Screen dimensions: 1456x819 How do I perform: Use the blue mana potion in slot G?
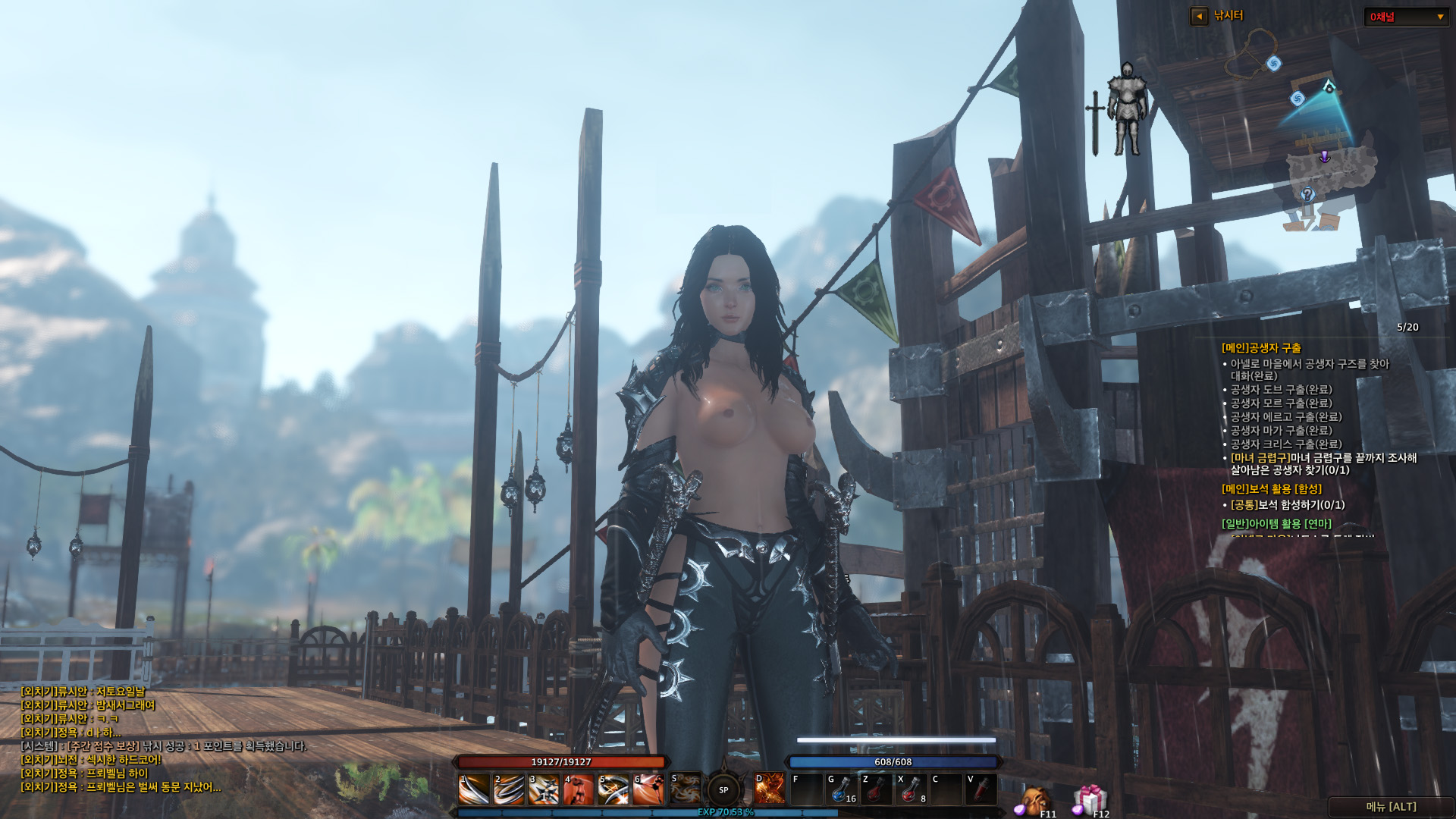[x=841, y=789]
